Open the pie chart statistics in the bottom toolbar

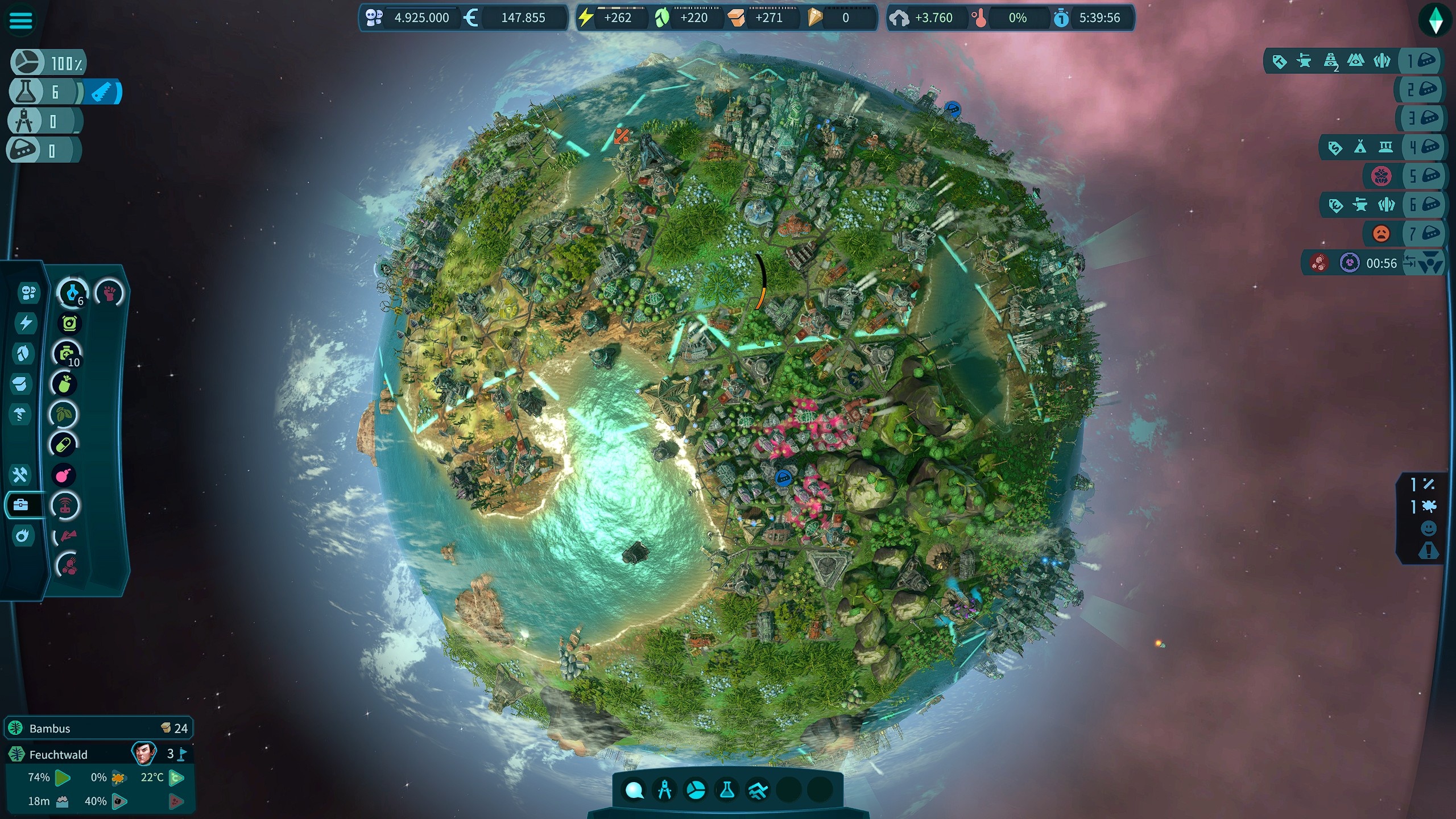[x=695, y=789]
